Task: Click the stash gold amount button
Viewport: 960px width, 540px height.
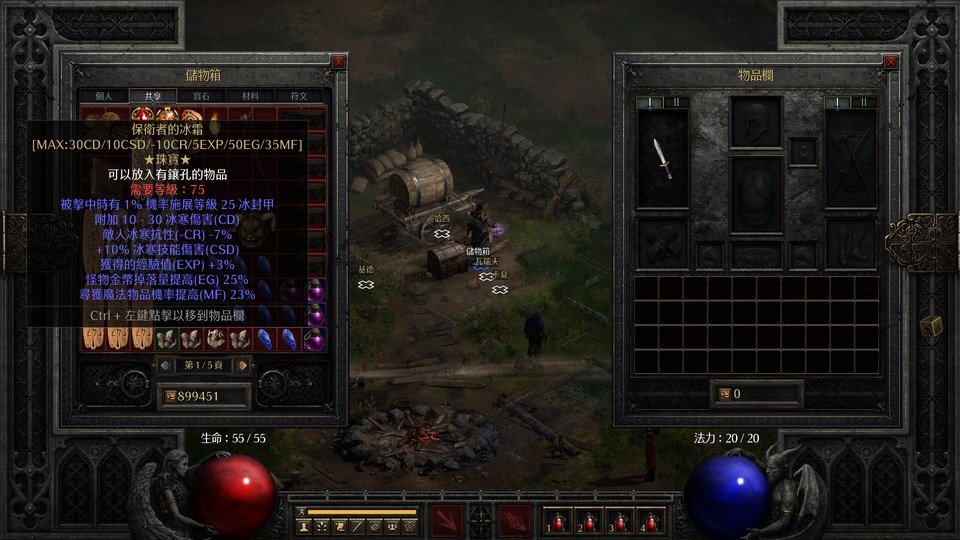Action: point(170,396)
